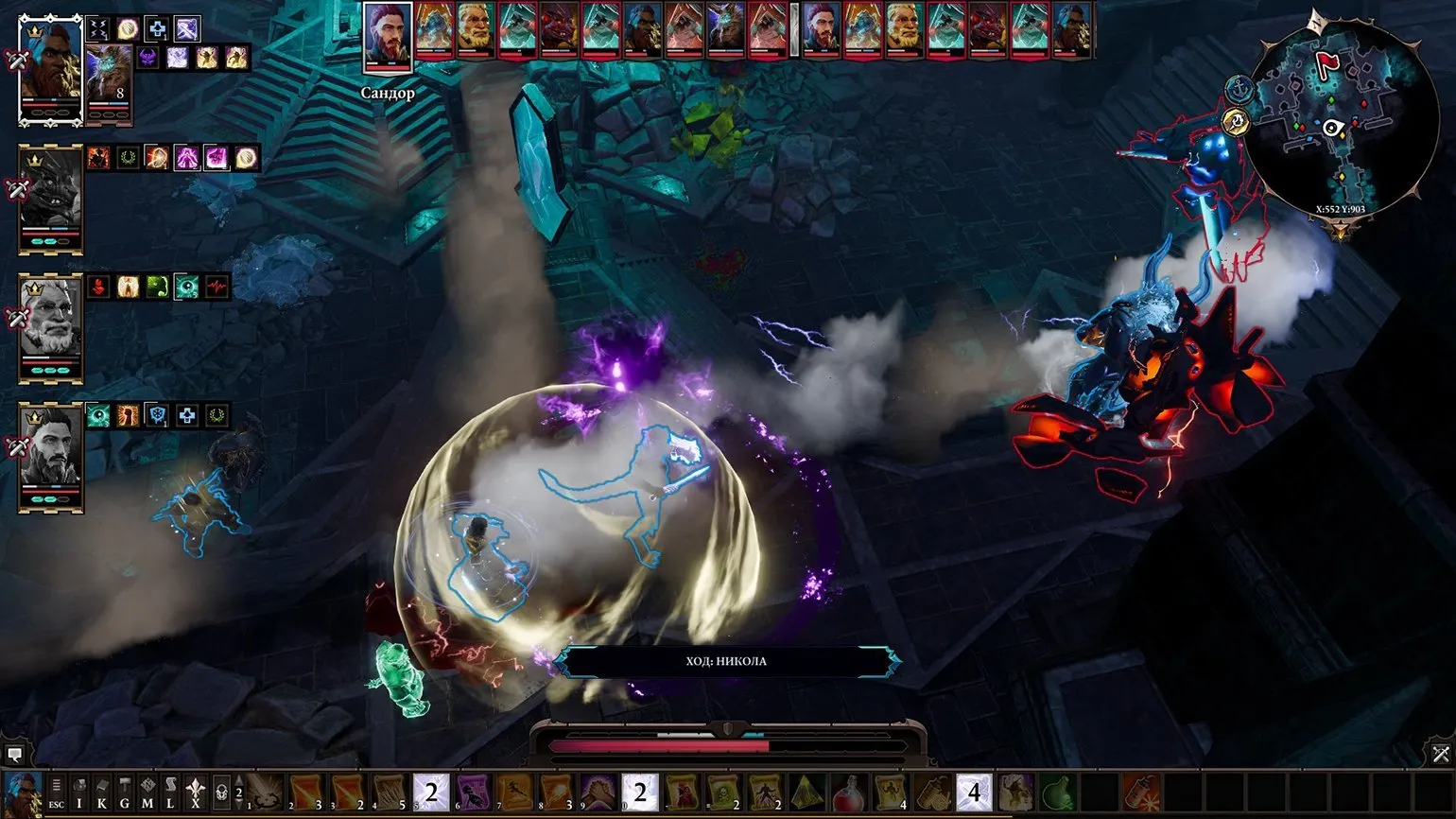Use the red potion flask in hotbar
Viewport: 1456px width, 819px height.
point(848,792)
